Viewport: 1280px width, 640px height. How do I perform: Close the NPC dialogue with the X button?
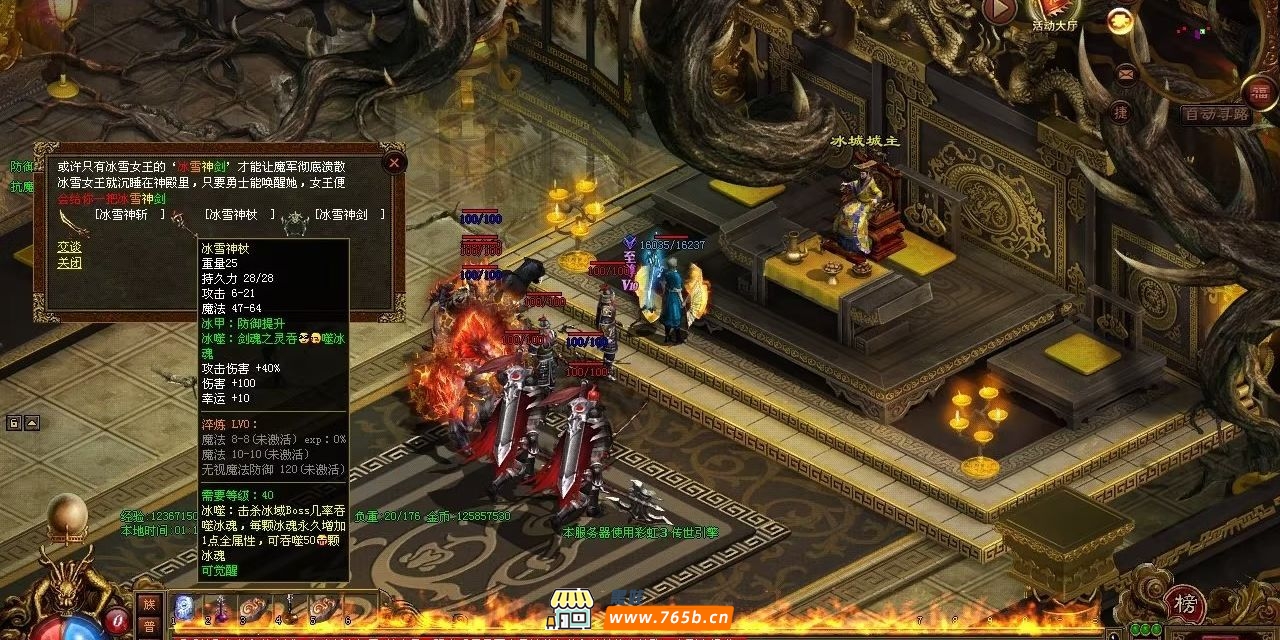tap(394, 162)
